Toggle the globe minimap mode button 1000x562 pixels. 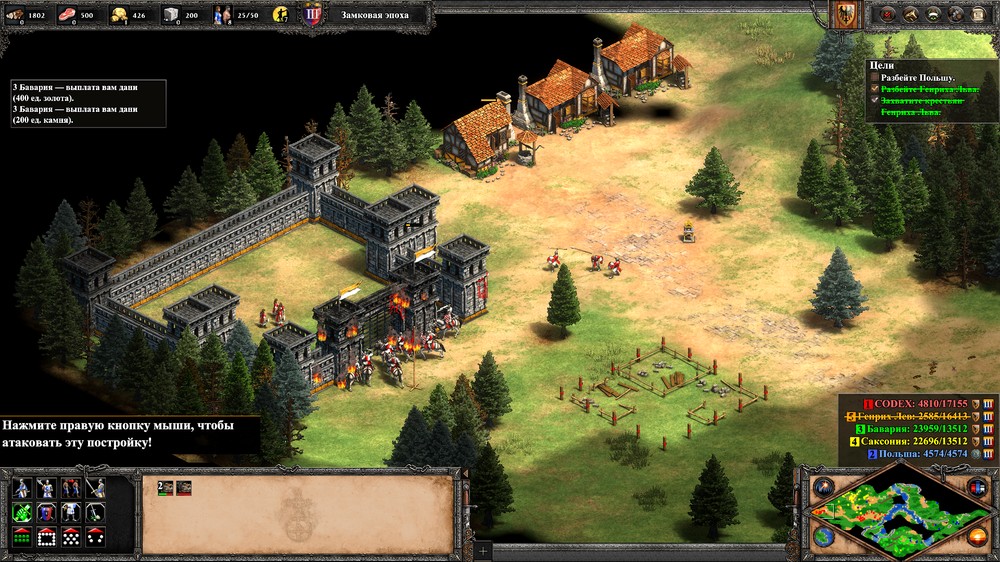(824, 538)
